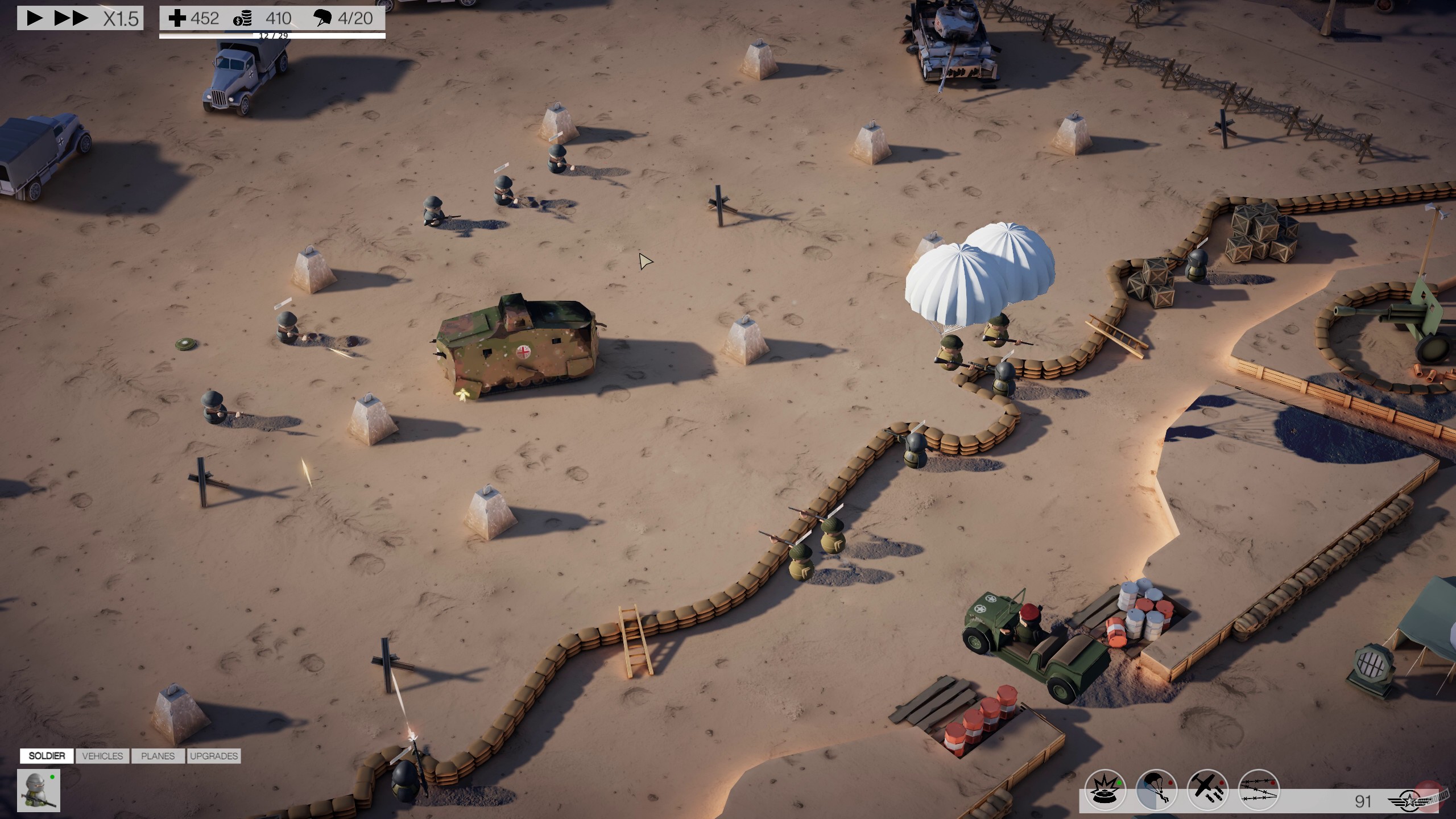
Task: Switch to the UPGRADES tab
Action: 214,756
